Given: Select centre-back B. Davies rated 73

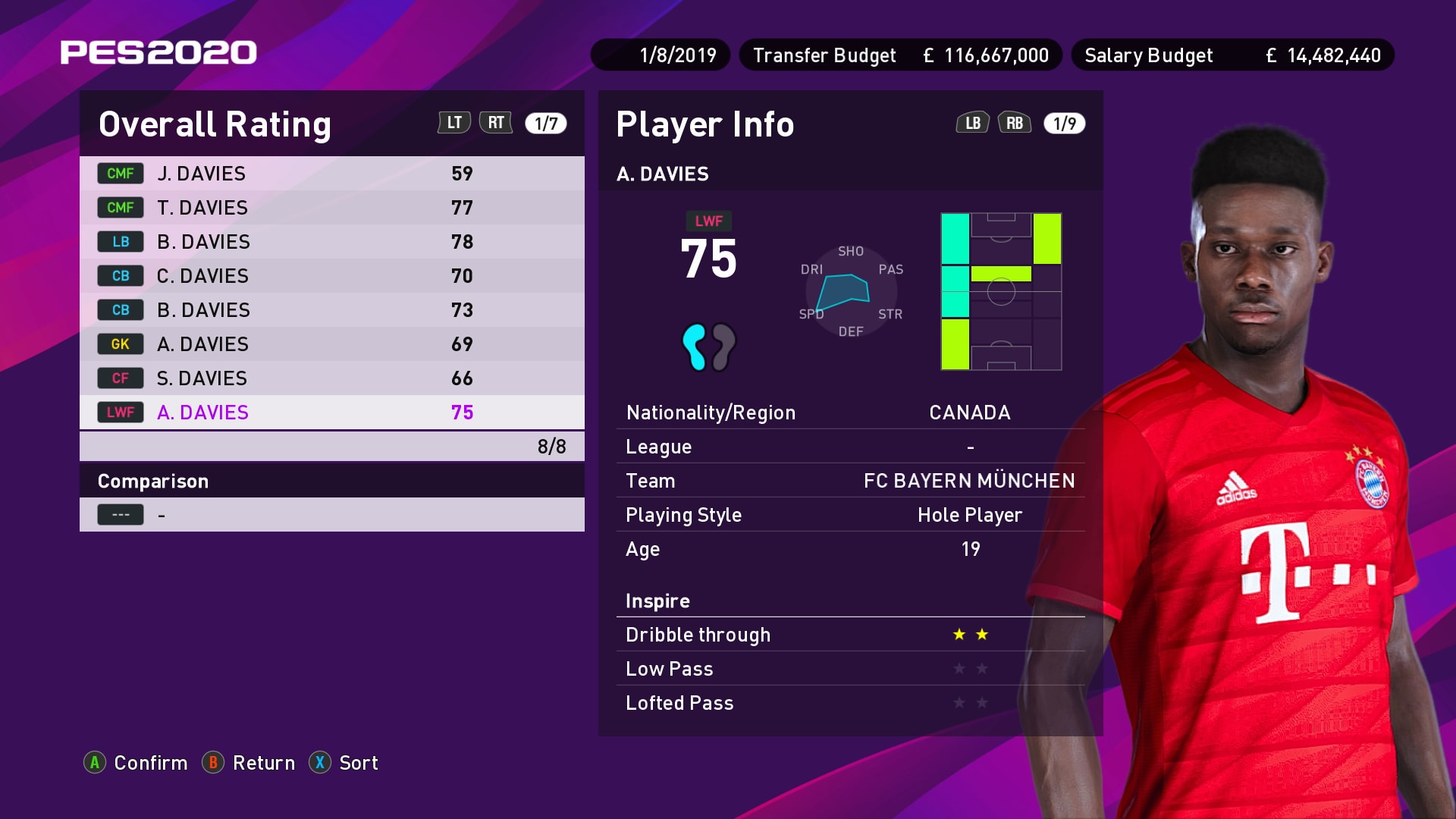Looking at the screenshot, I should [x=331, y=310].
